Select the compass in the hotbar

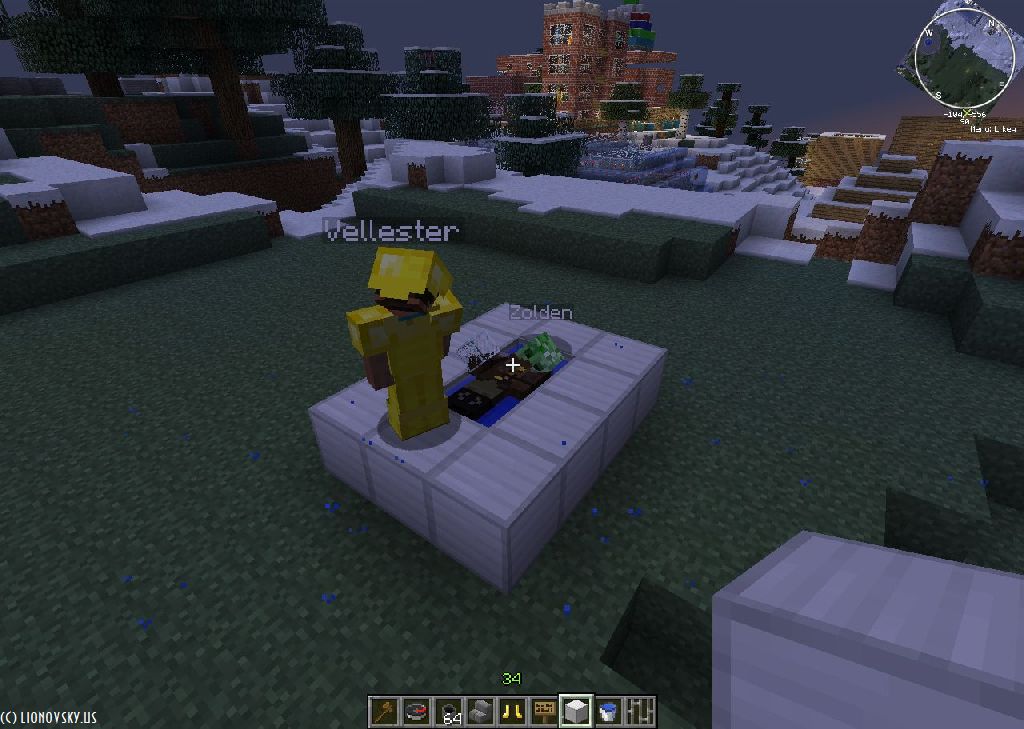416,711
